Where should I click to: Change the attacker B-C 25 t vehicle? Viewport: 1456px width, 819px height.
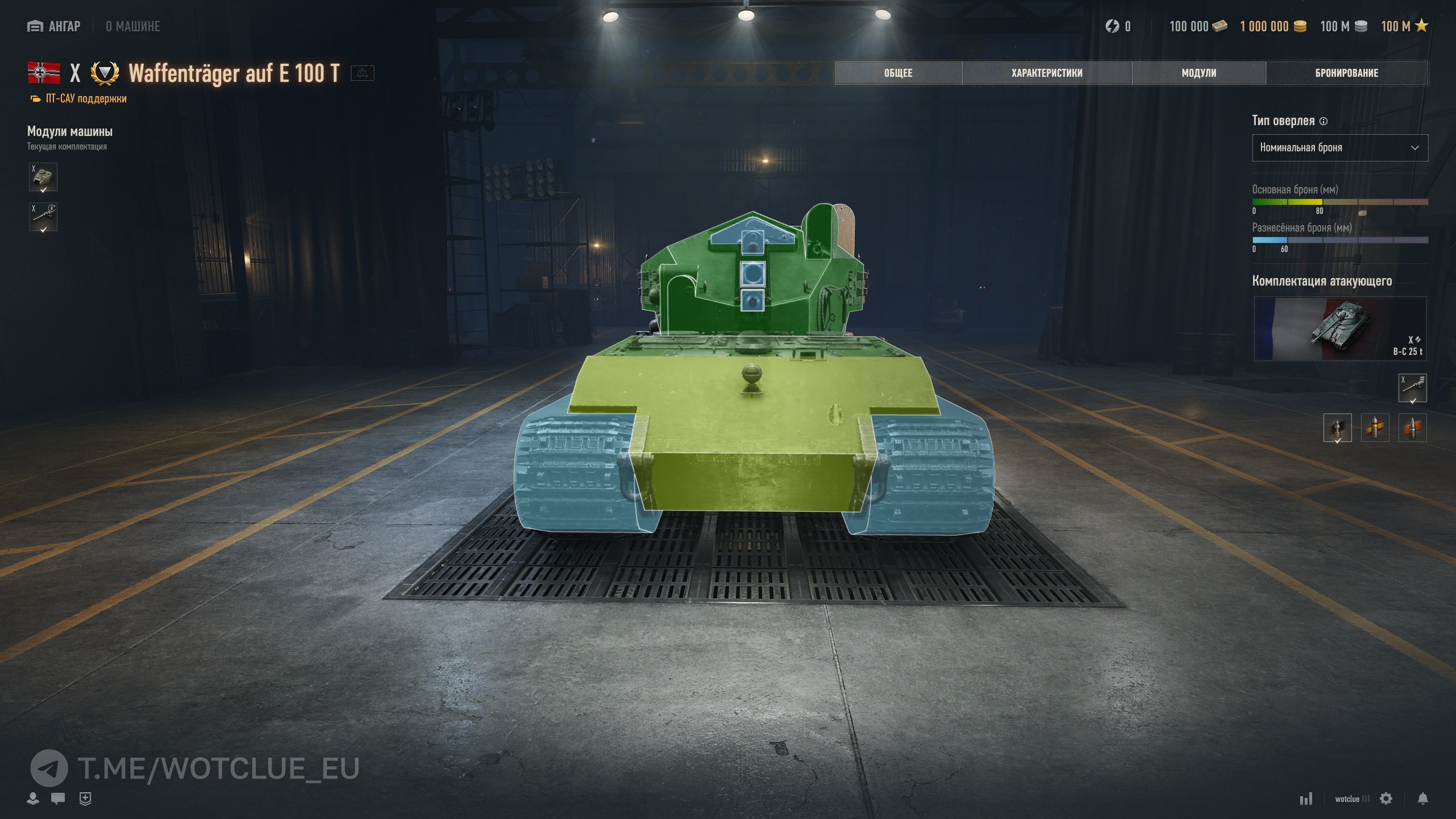click(x=1339, y=329)
